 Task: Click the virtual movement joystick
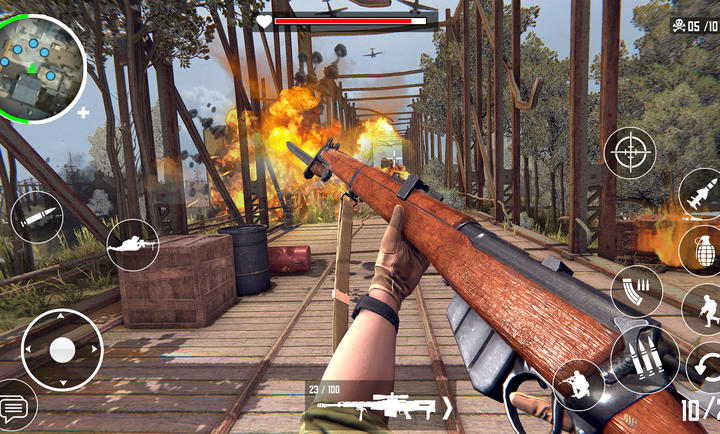click(62, 349)
